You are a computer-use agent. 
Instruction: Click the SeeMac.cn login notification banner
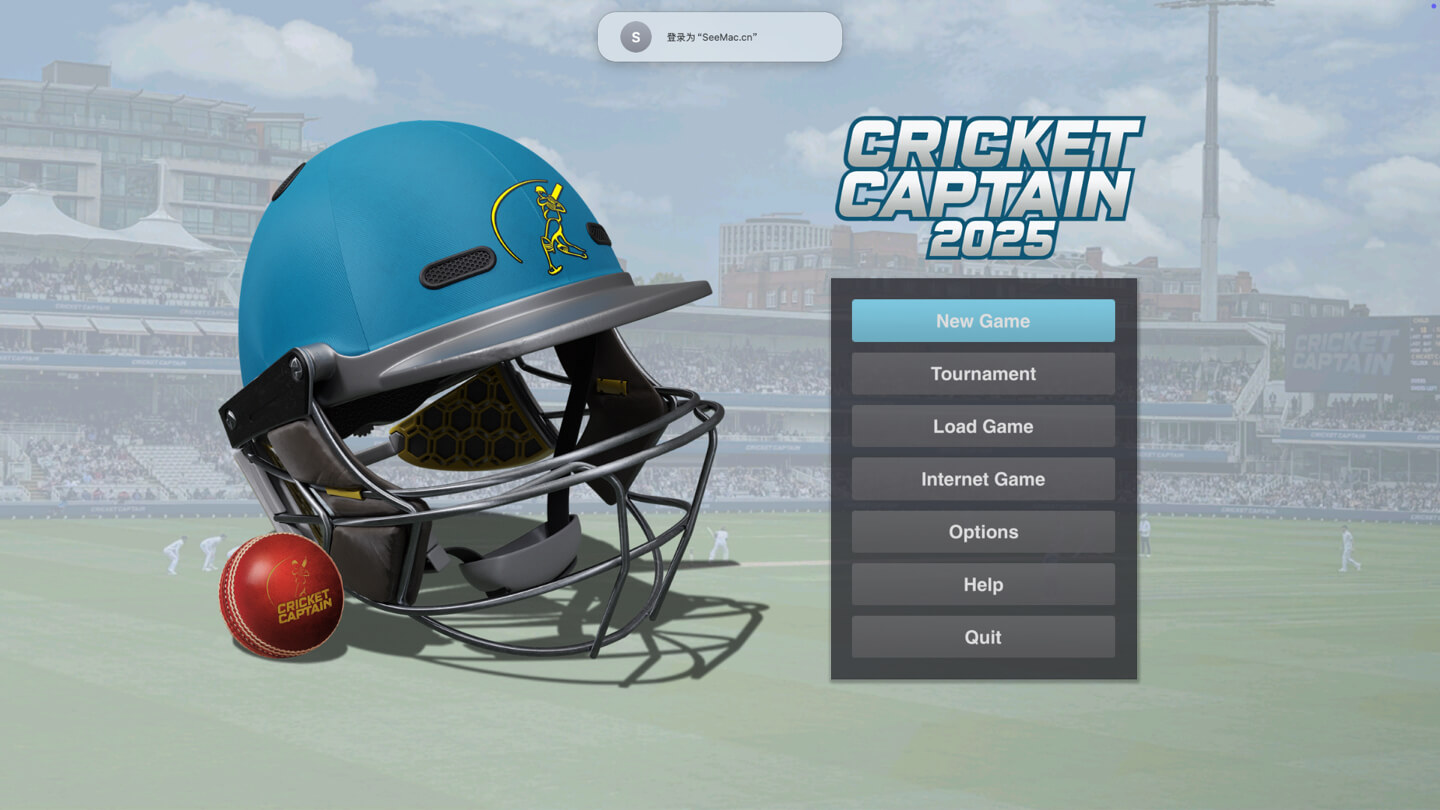click(x=719, y=37)
